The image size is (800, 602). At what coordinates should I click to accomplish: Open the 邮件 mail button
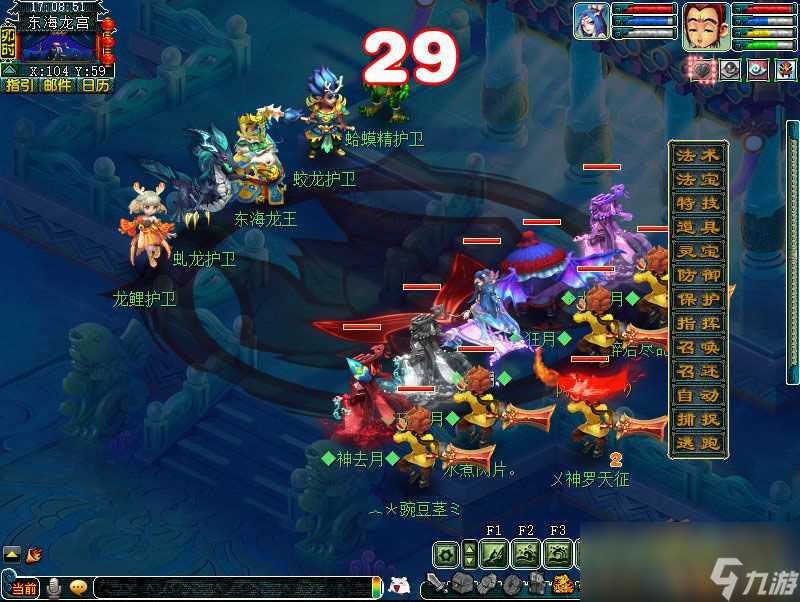click(x=57, y=85)
